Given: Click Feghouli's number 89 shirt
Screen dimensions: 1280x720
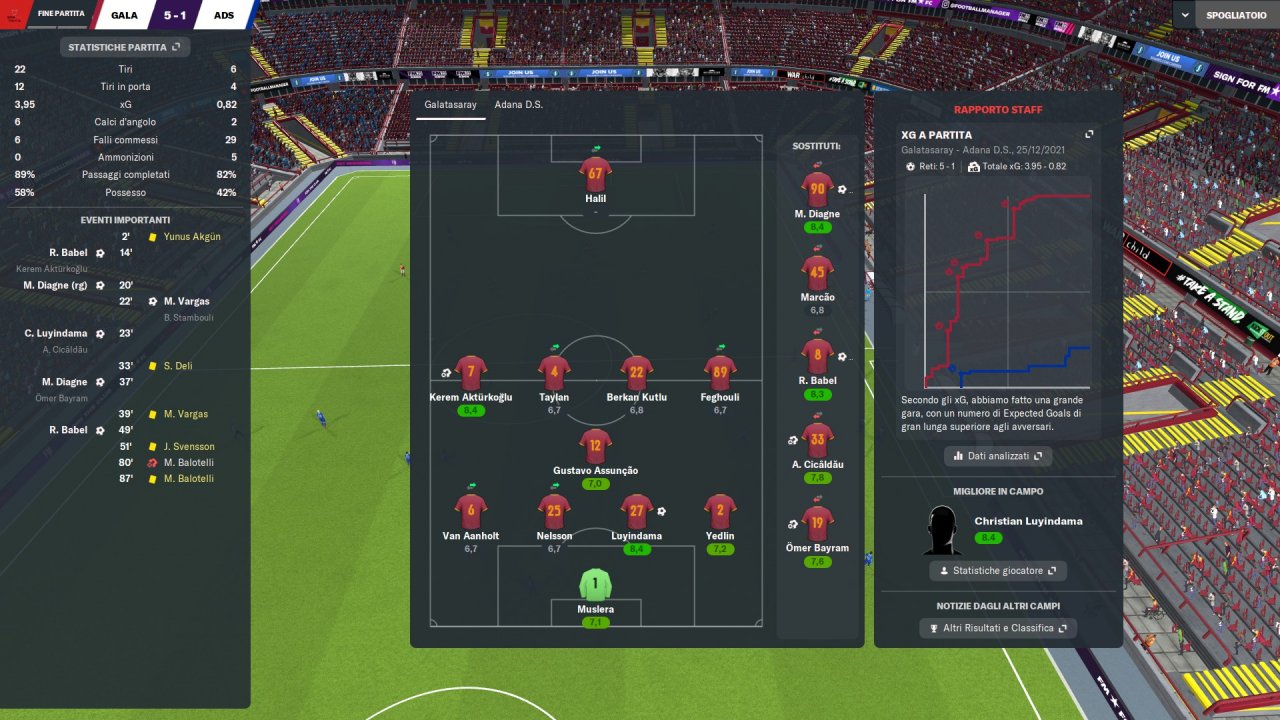Looking at the screenshot, I should point(719,373).
